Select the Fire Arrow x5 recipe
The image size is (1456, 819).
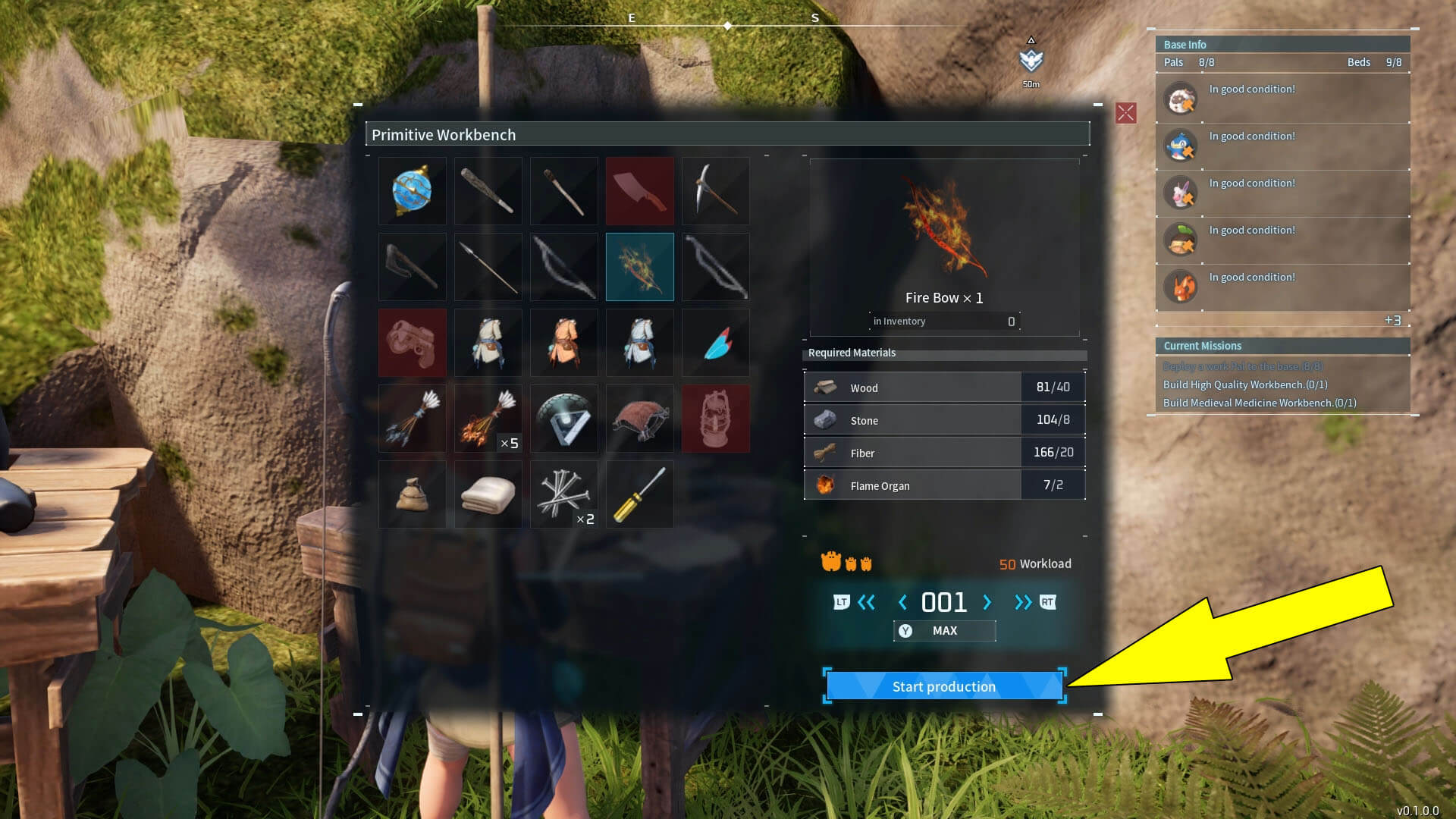[x=488, y=419]
